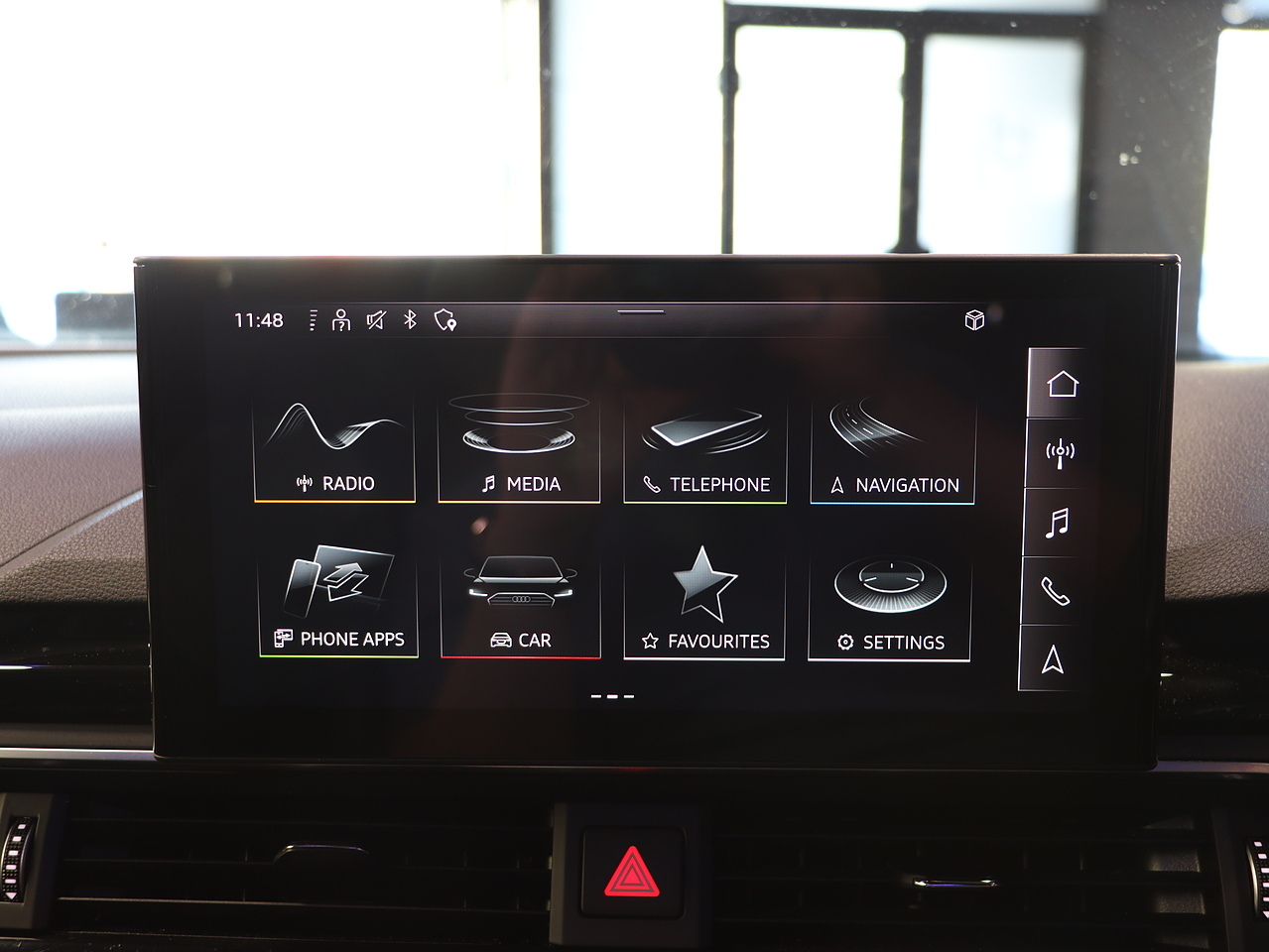Click the shield location privacy icon
The width and height of the screenshot is (1269, 952).
coord(444,320)
